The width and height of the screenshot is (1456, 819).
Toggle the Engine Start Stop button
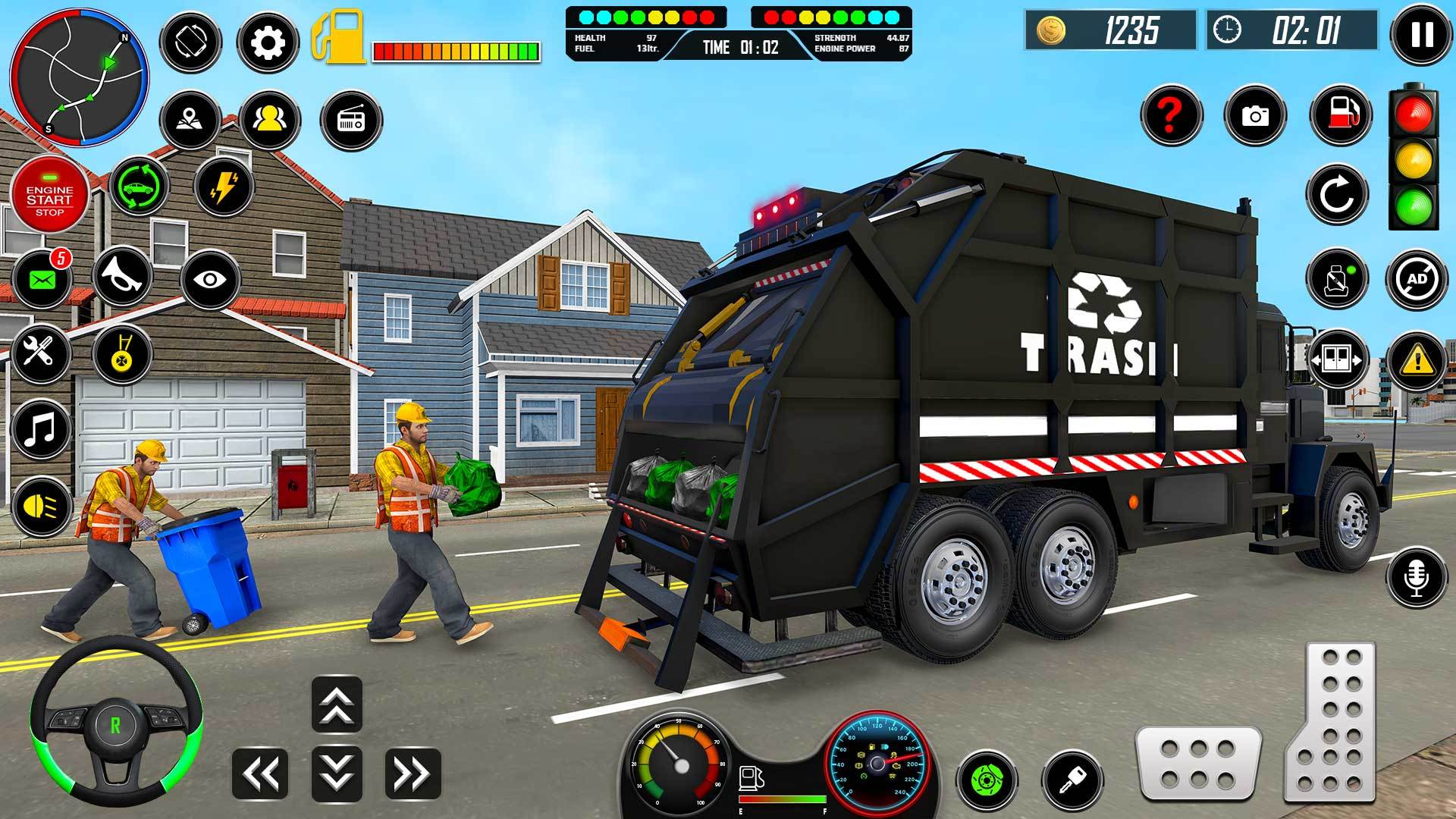[x=50, y=196]
